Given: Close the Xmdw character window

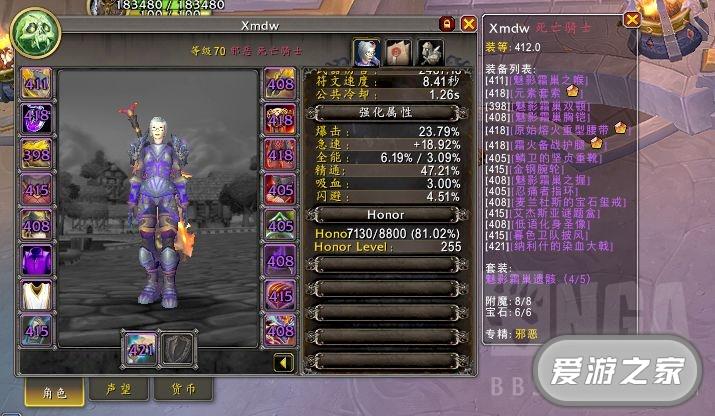Looking at the screenshot, I should [467, 23].
